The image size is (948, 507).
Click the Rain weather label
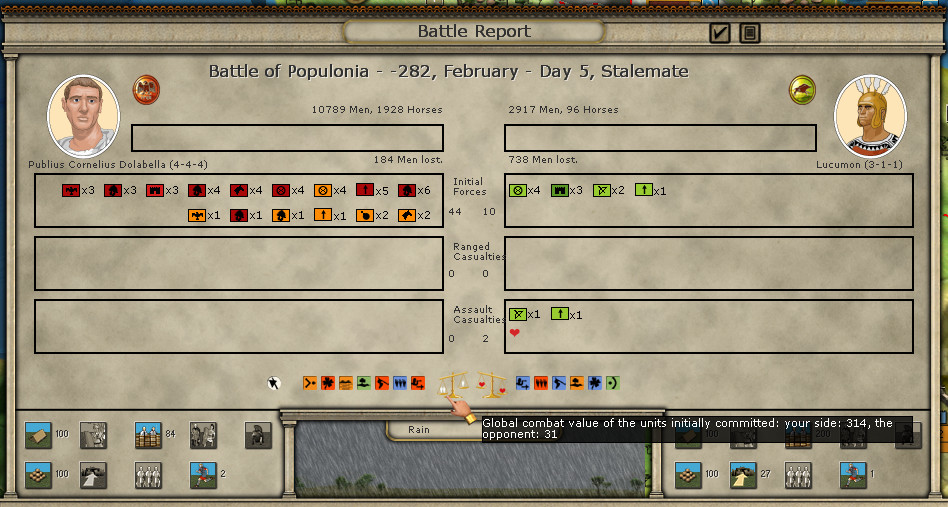(417, 429)
